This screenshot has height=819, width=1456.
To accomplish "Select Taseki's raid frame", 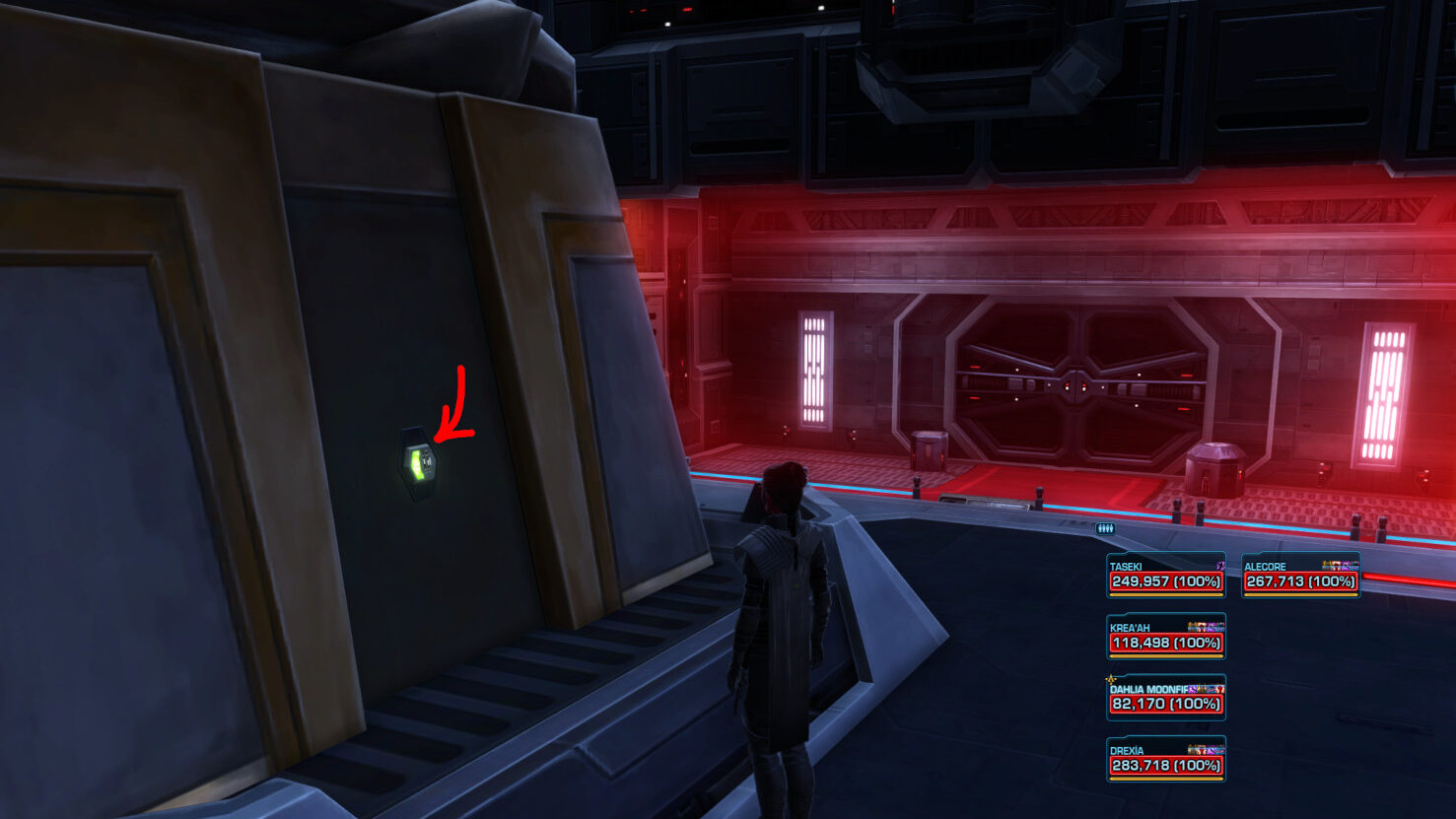I will [x=1166, y=577].
